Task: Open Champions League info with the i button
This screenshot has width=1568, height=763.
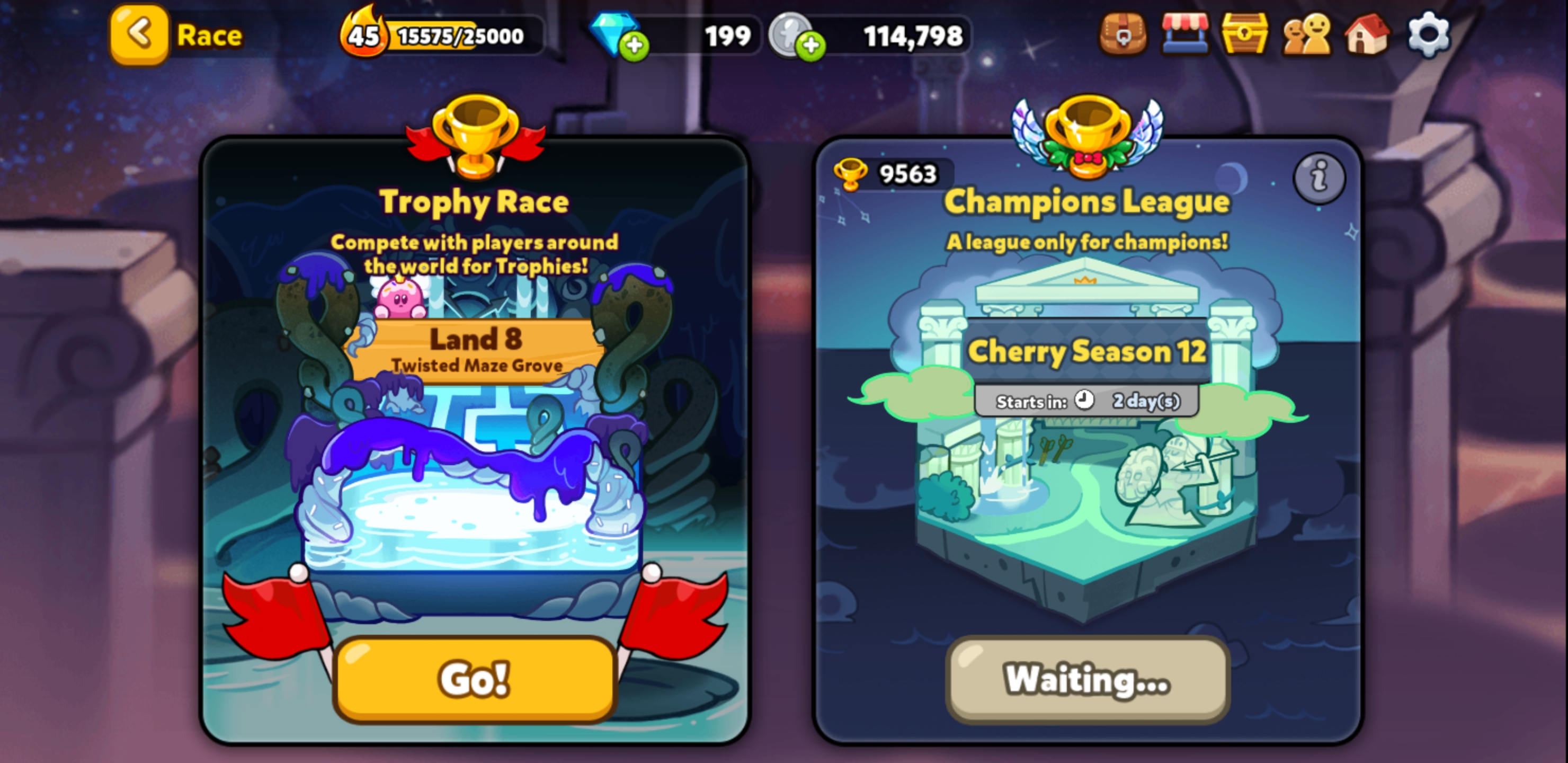Action: [x=1318, y=178]
